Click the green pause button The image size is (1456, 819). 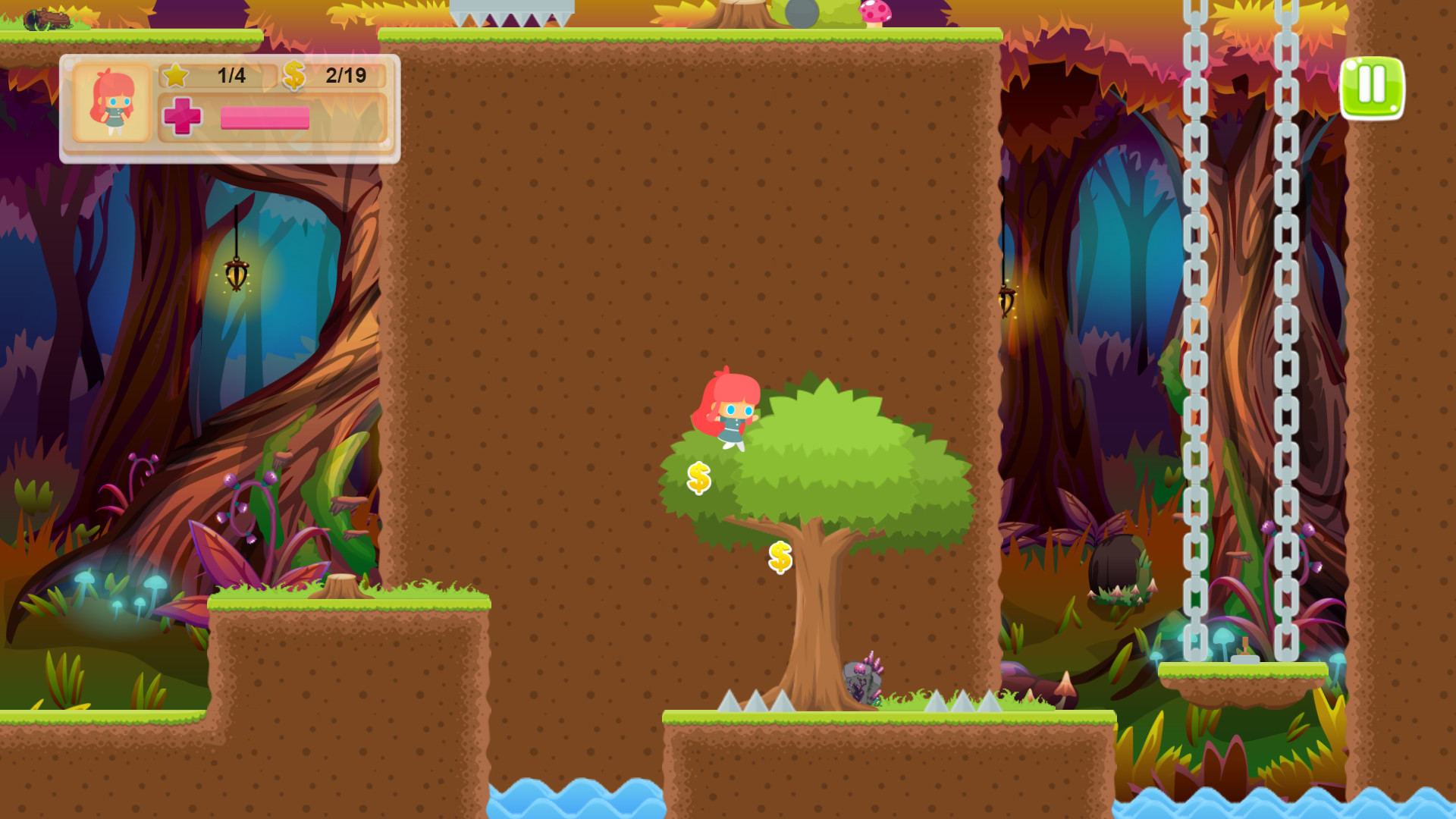(1373, 87)
